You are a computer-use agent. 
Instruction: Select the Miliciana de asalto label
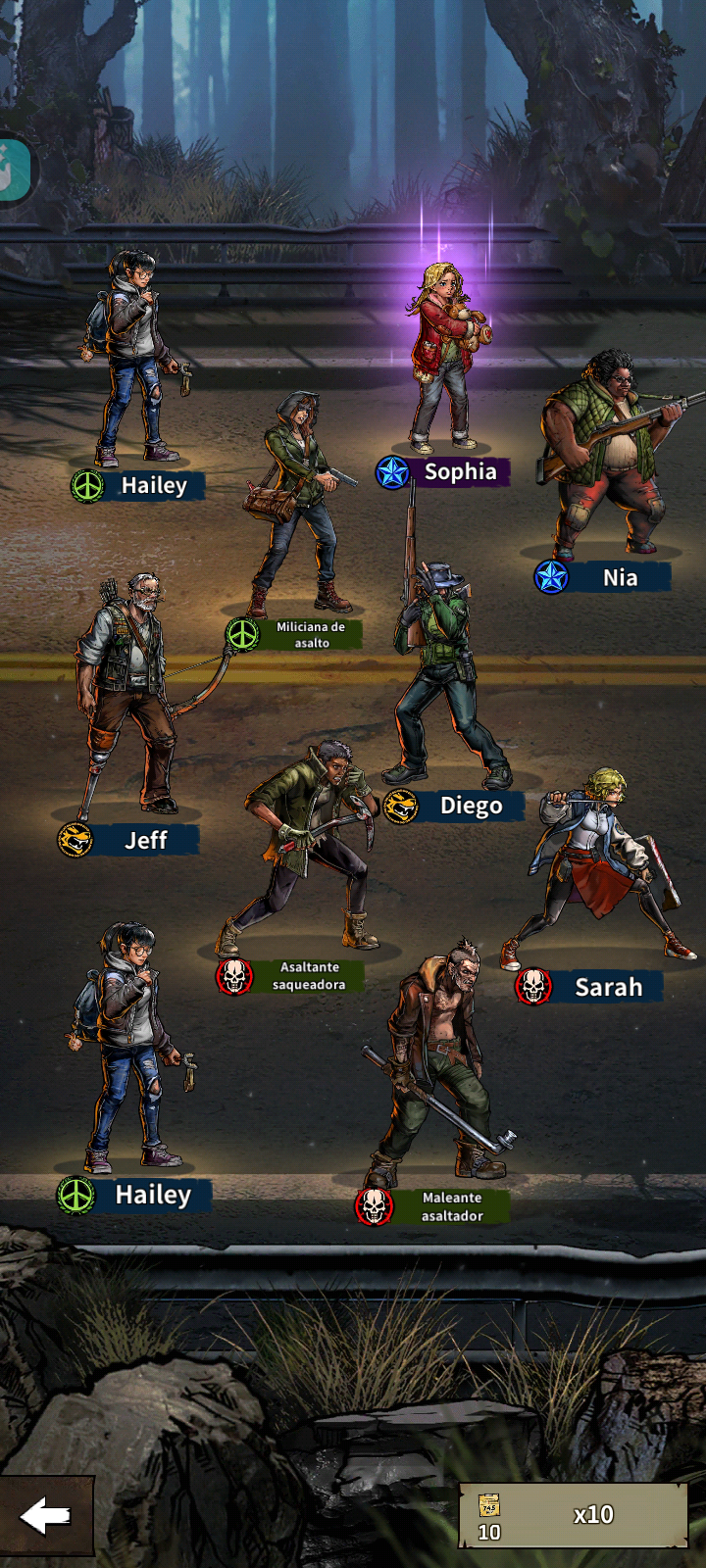[310, 634]
